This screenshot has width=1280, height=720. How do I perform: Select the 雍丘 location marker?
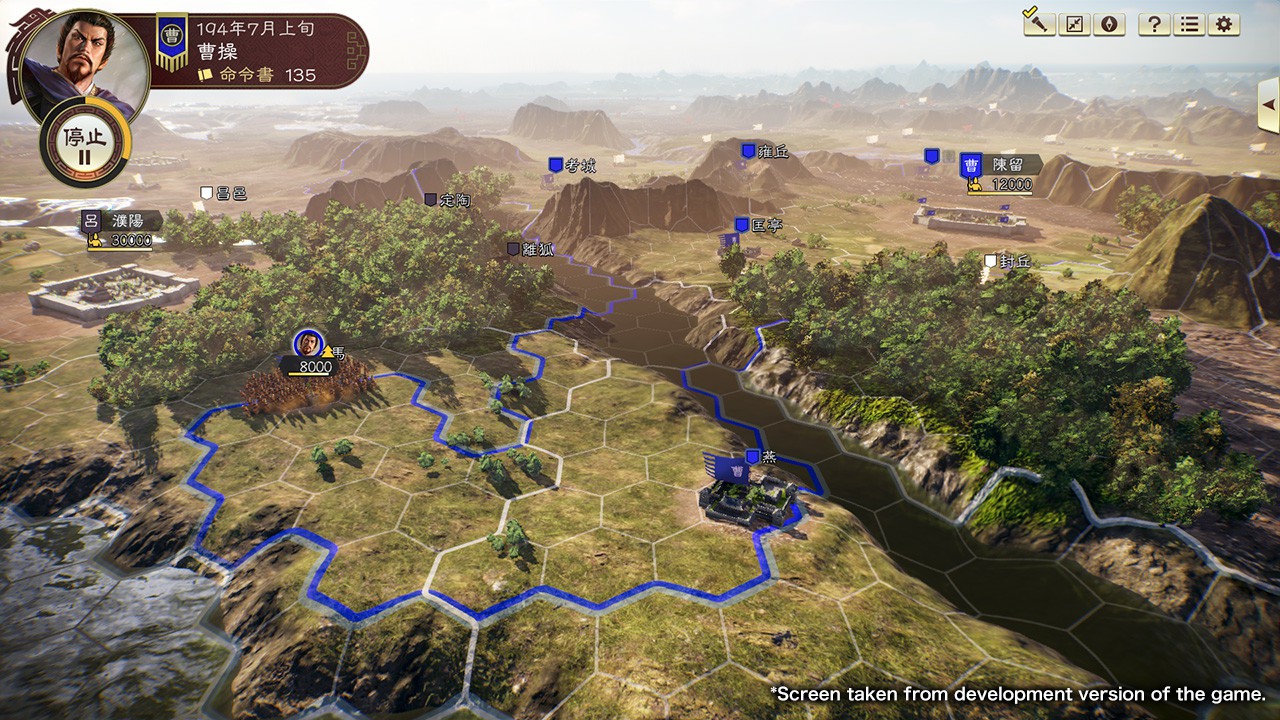click(764, 151)
